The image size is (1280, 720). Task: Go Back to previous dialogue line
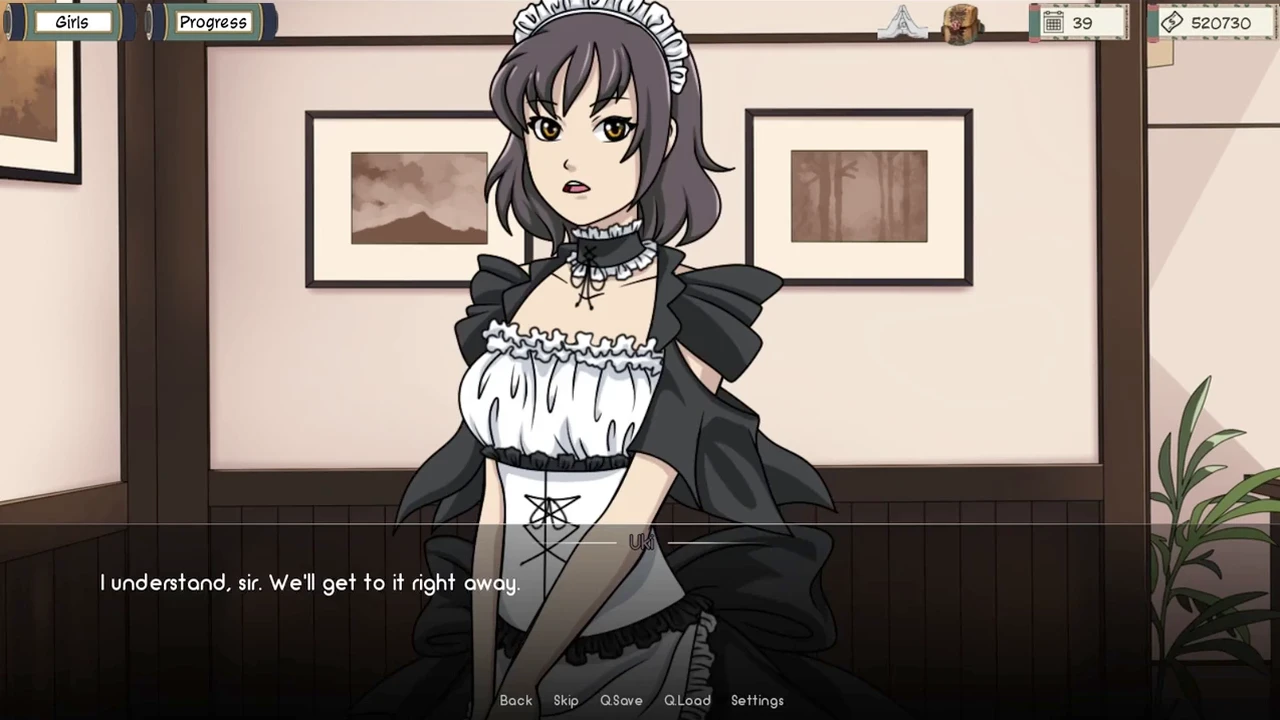pyautogui.click(x=516, y=700)
